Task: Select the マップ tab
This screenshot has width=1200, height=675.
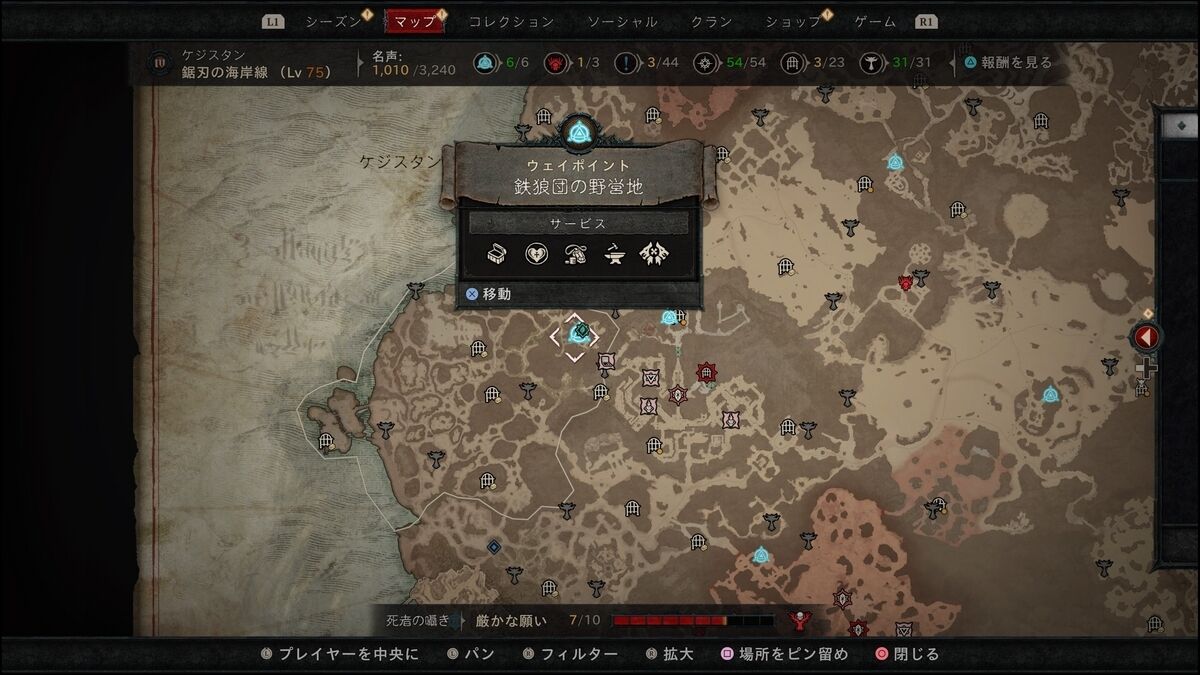Action: (415, 21)
